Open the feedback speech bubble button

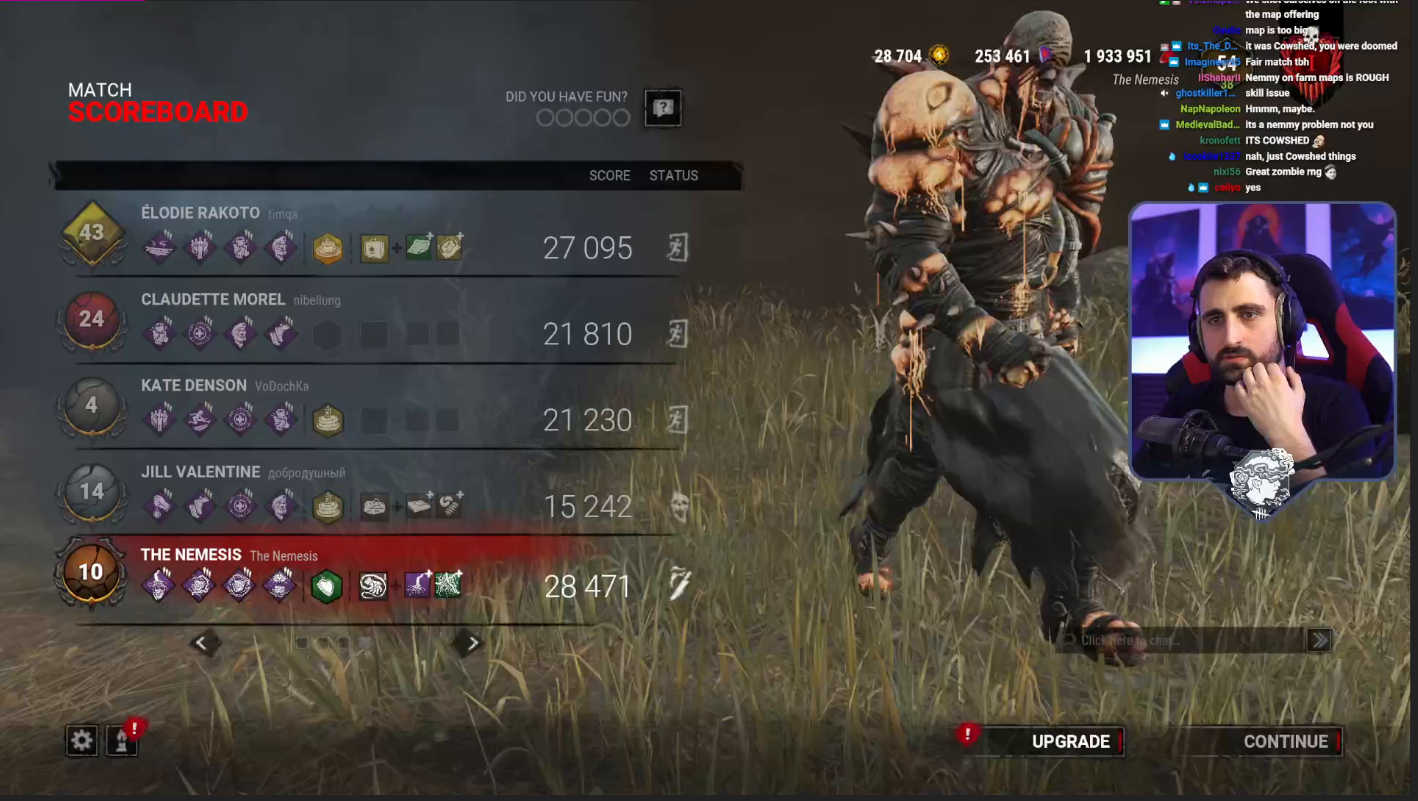click(x=663, y=108)
